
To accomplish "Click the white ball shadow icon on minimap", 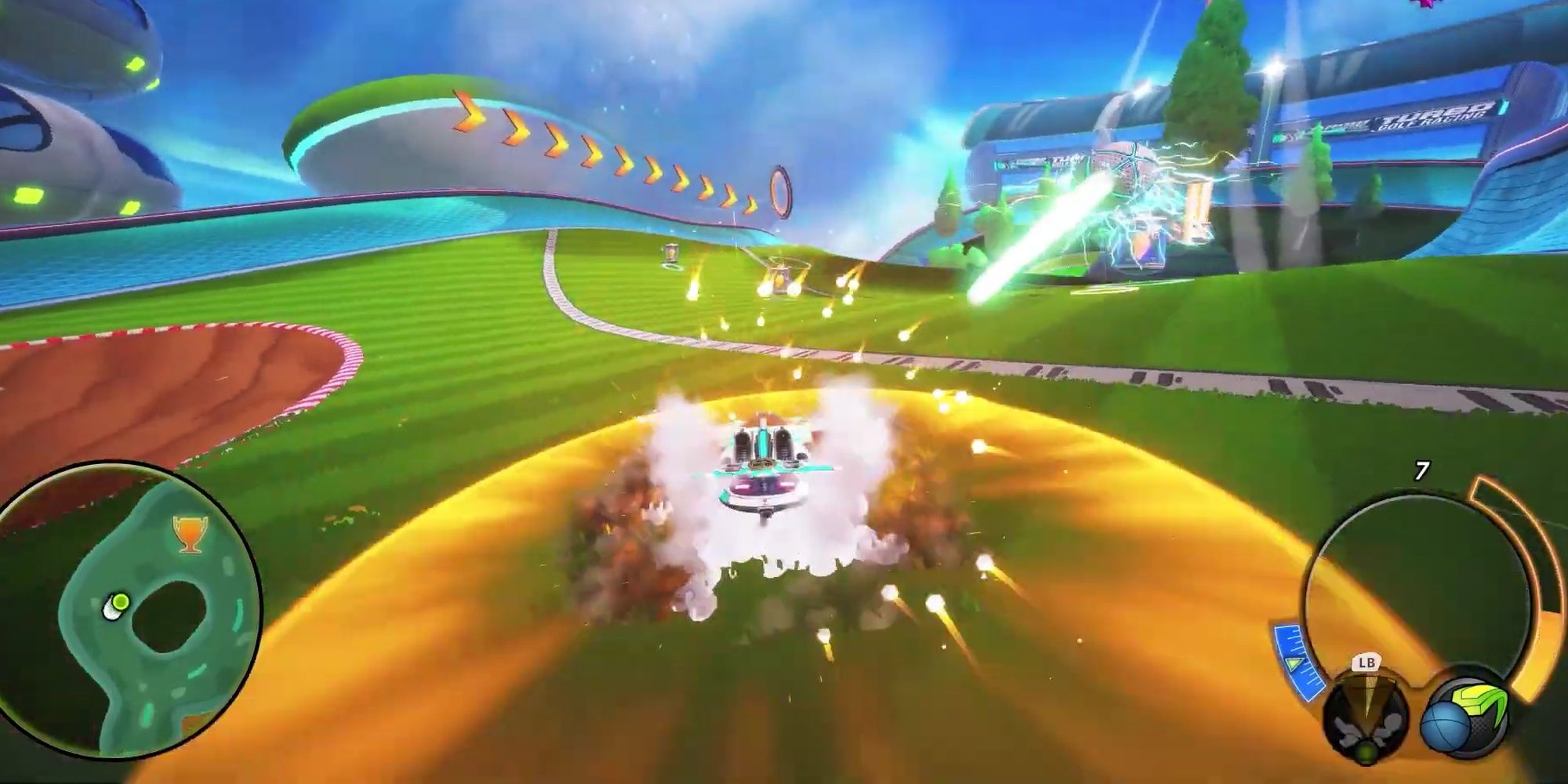I will [x=110, y=612].
